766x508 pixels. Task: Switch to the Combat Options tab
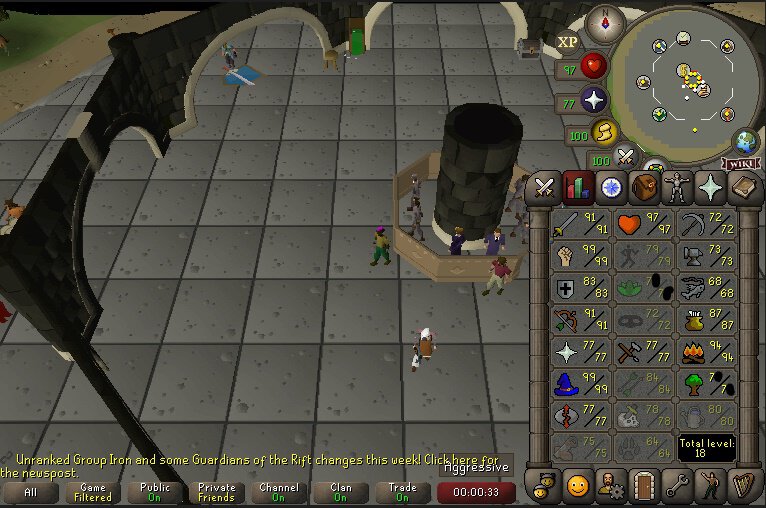pos(545,187)
